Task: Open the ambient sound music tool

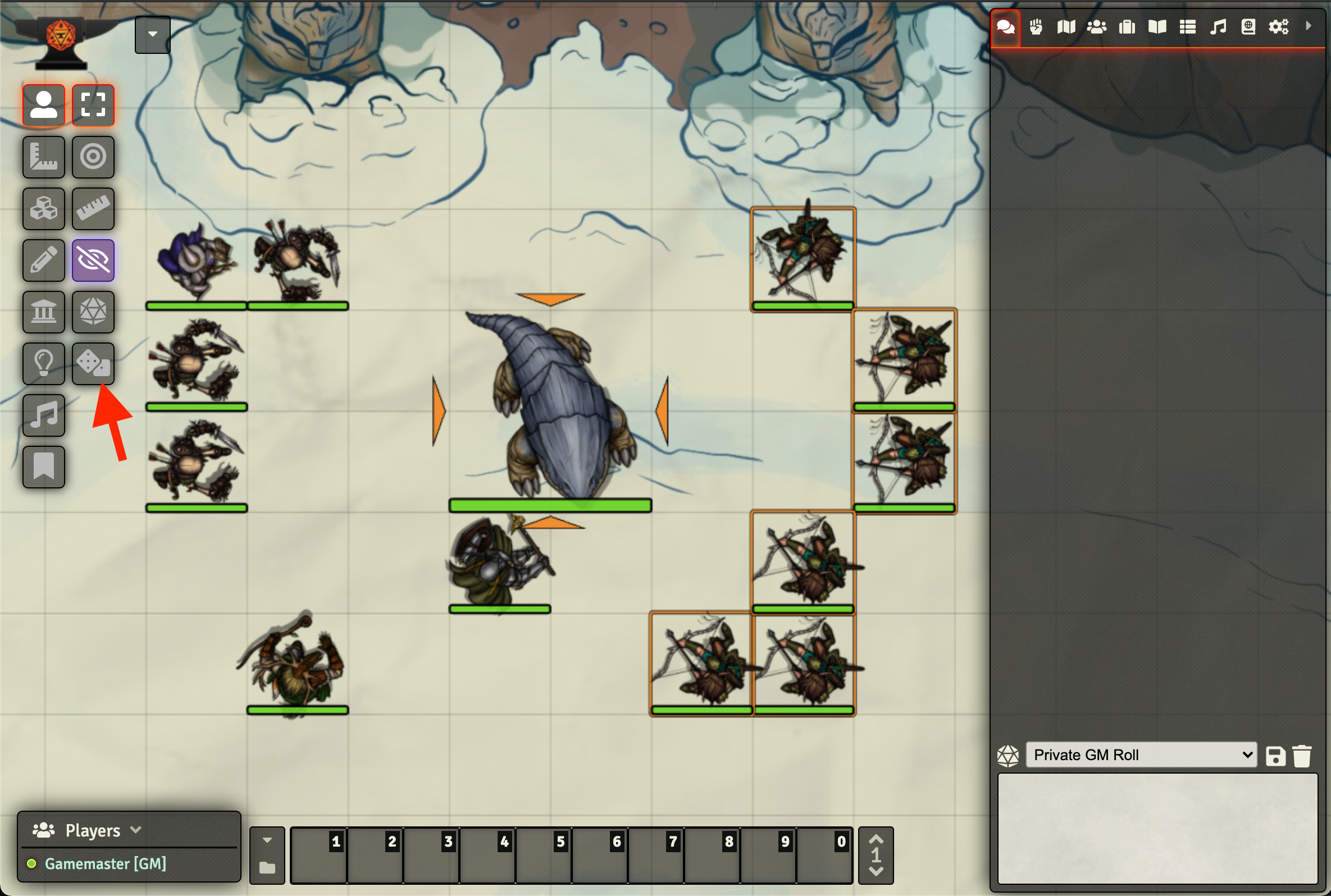Action: pyautogui.click(x=43, y=415)
